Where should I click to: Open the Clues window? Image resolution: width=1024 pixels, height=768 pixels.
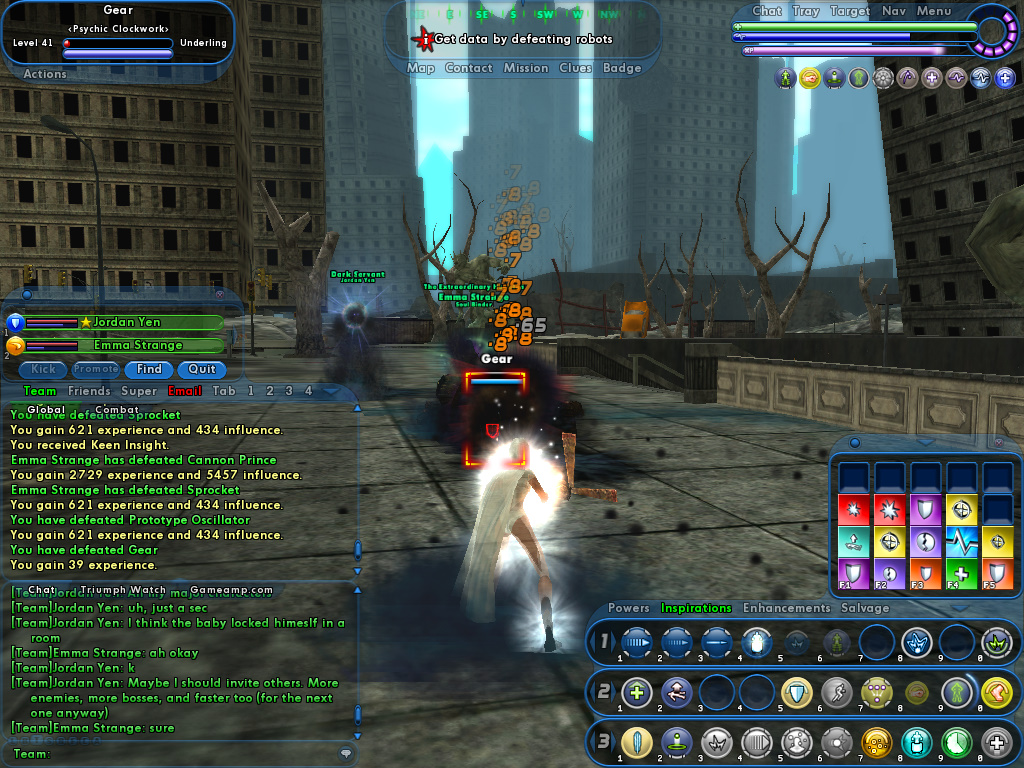(575, 68)
